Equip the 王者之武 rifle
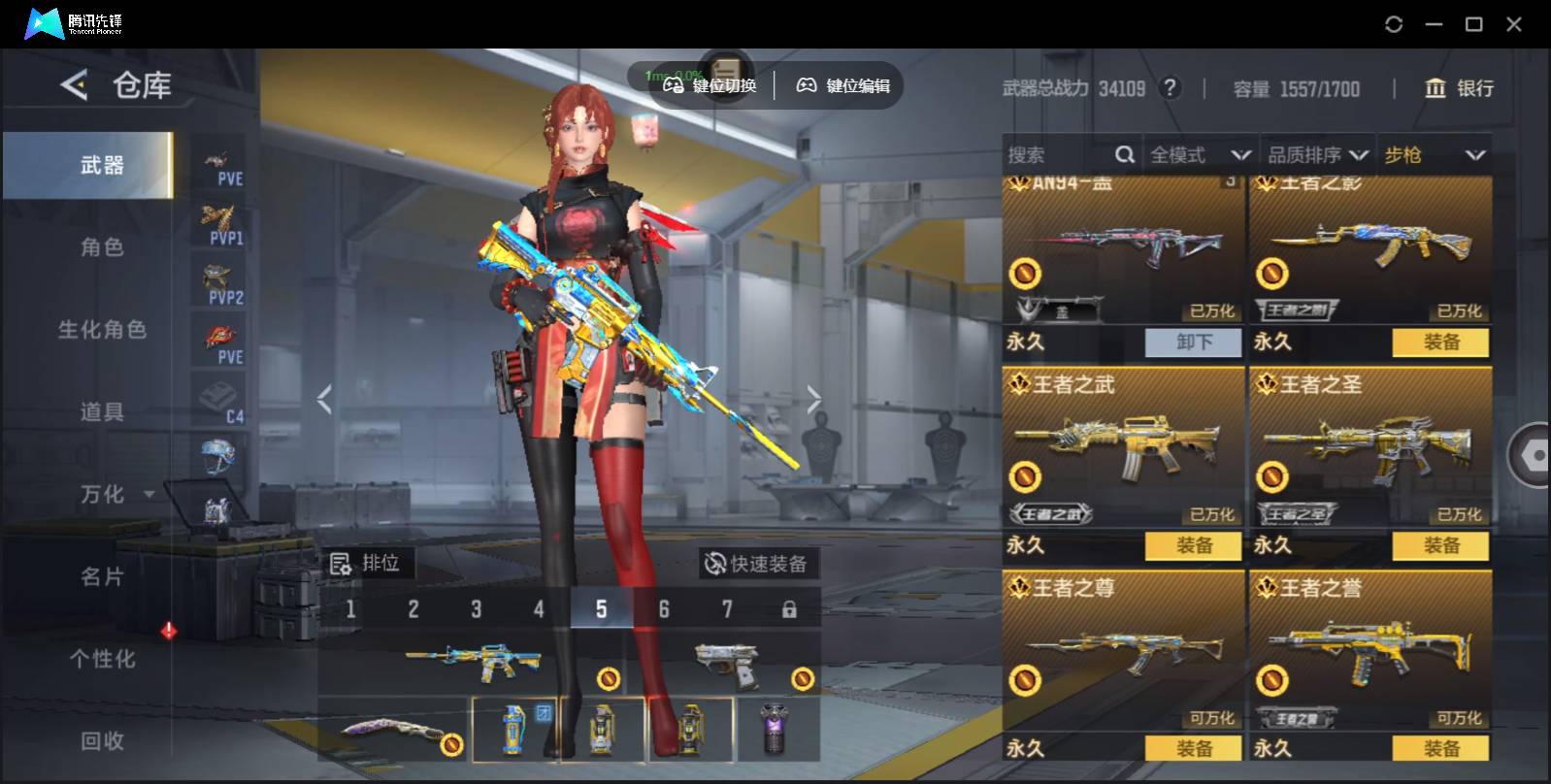This screenshot has height=784, width=1551. point(1193,546)
